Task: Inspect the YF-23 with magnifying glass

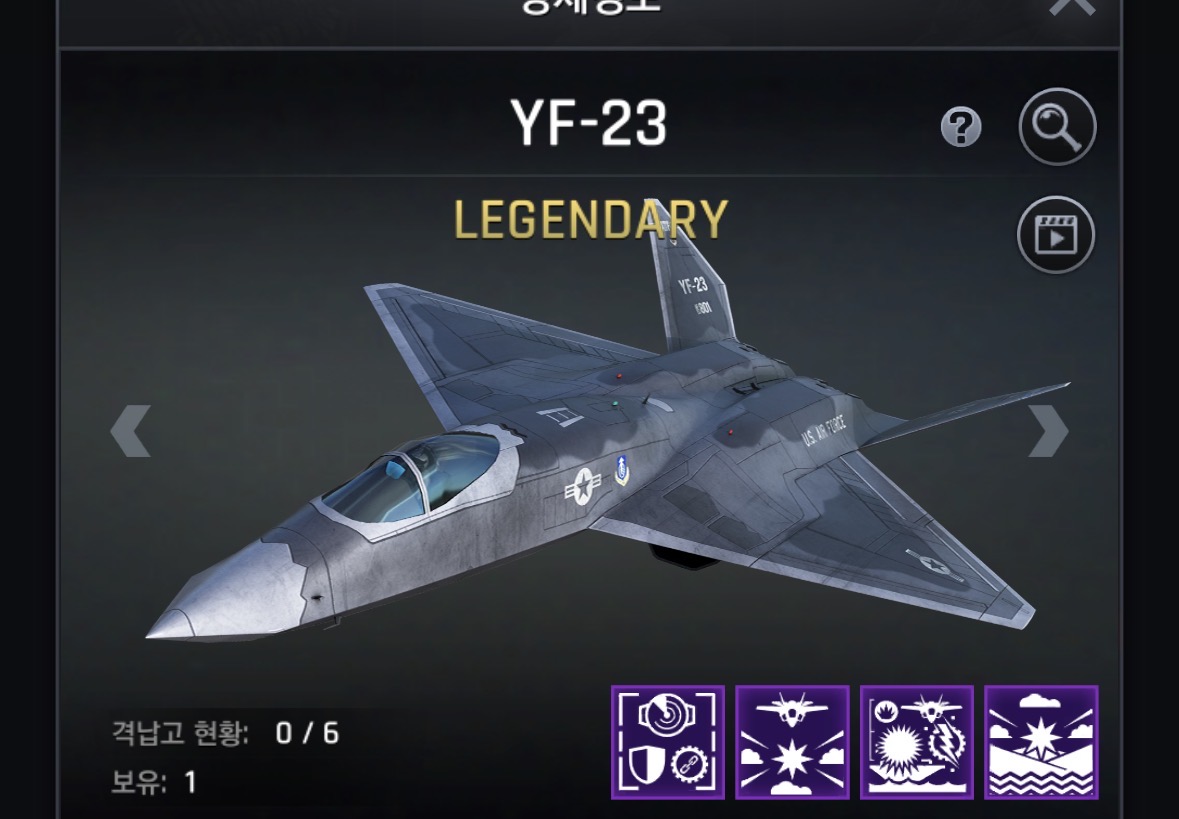Action: click(1057, 127)
